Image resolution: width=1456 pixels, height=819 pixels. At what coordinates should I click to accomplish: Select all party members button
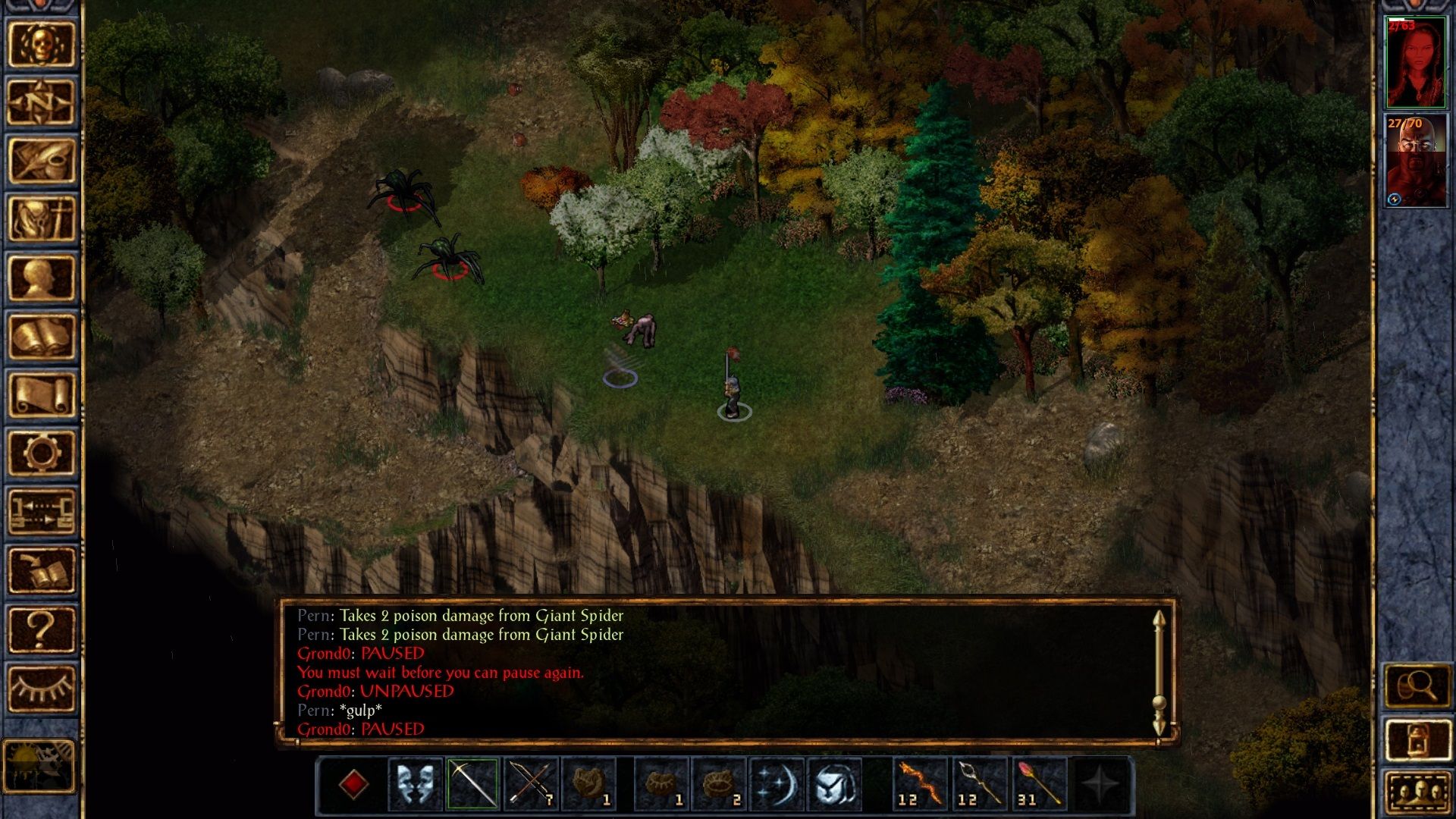pos(1417,793)
